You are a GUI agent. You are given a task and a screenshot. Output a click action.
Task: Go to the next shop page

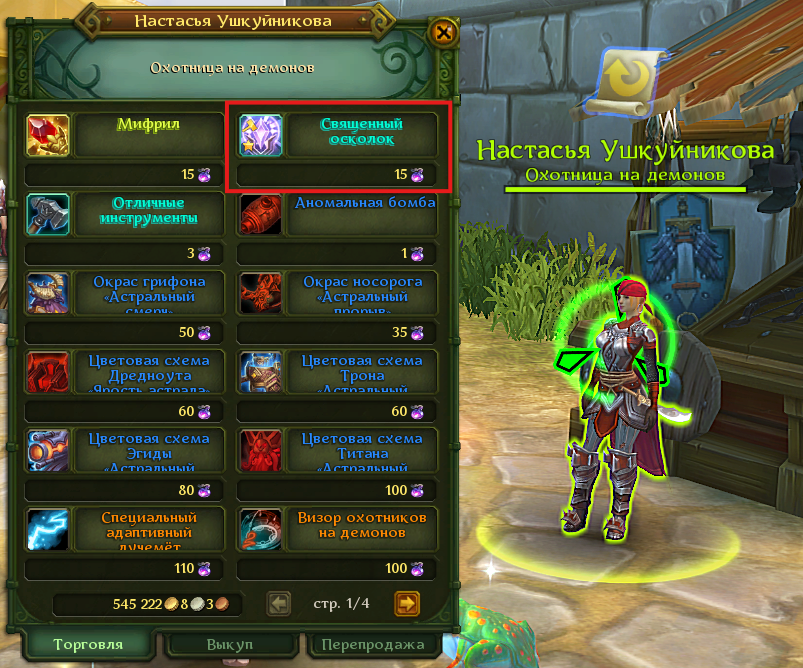click(406, 603)
